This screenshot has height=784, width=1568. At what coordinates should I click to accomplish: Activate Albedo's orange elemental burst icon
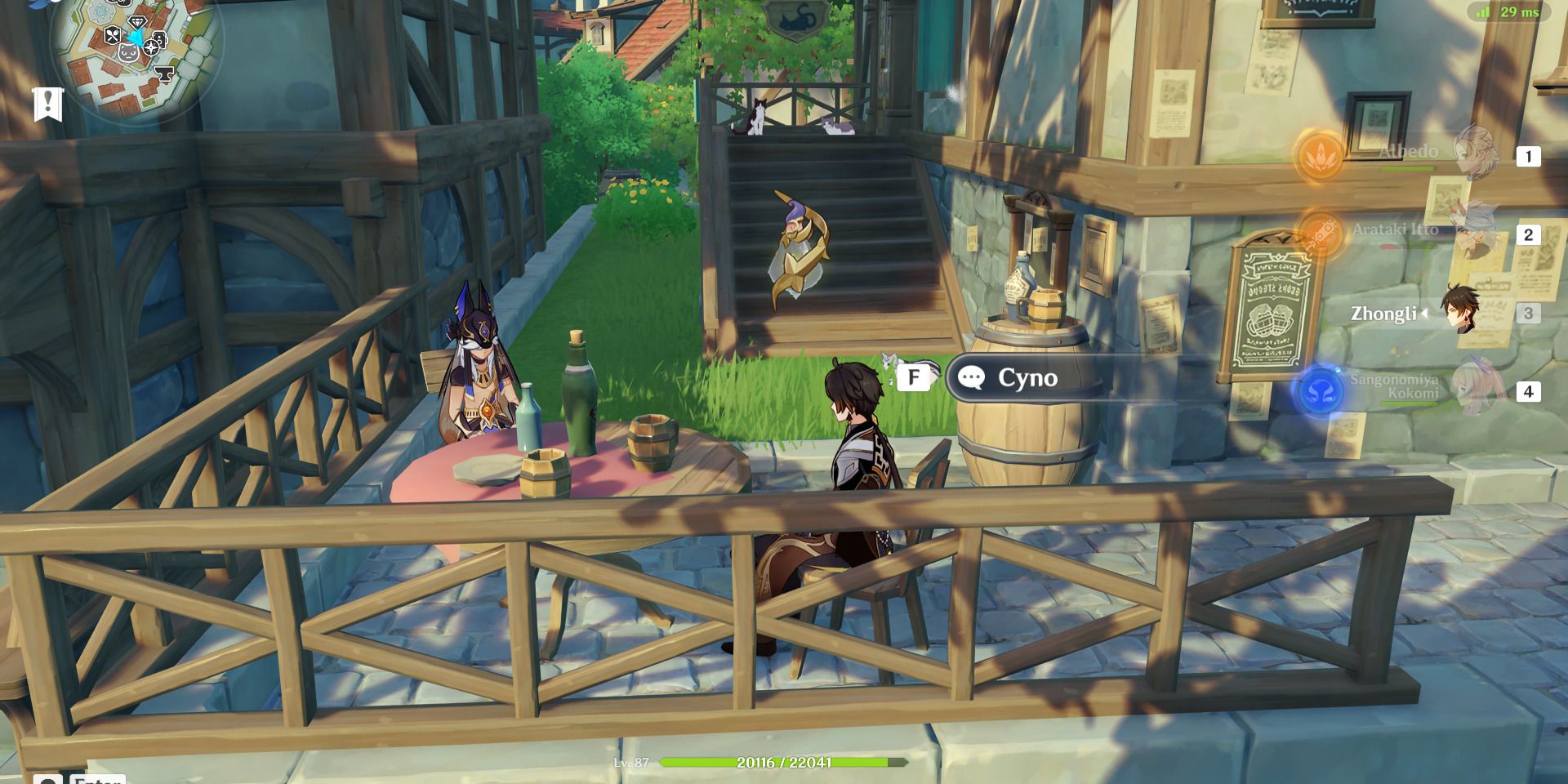pos(1319,155)
